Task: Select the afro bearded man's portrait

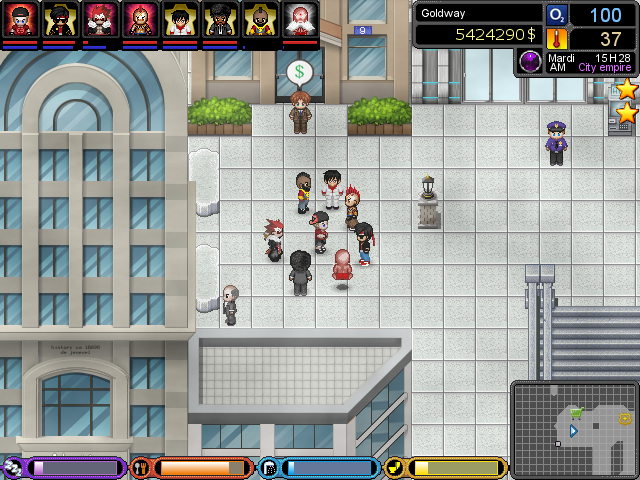Action: (220, 19)
